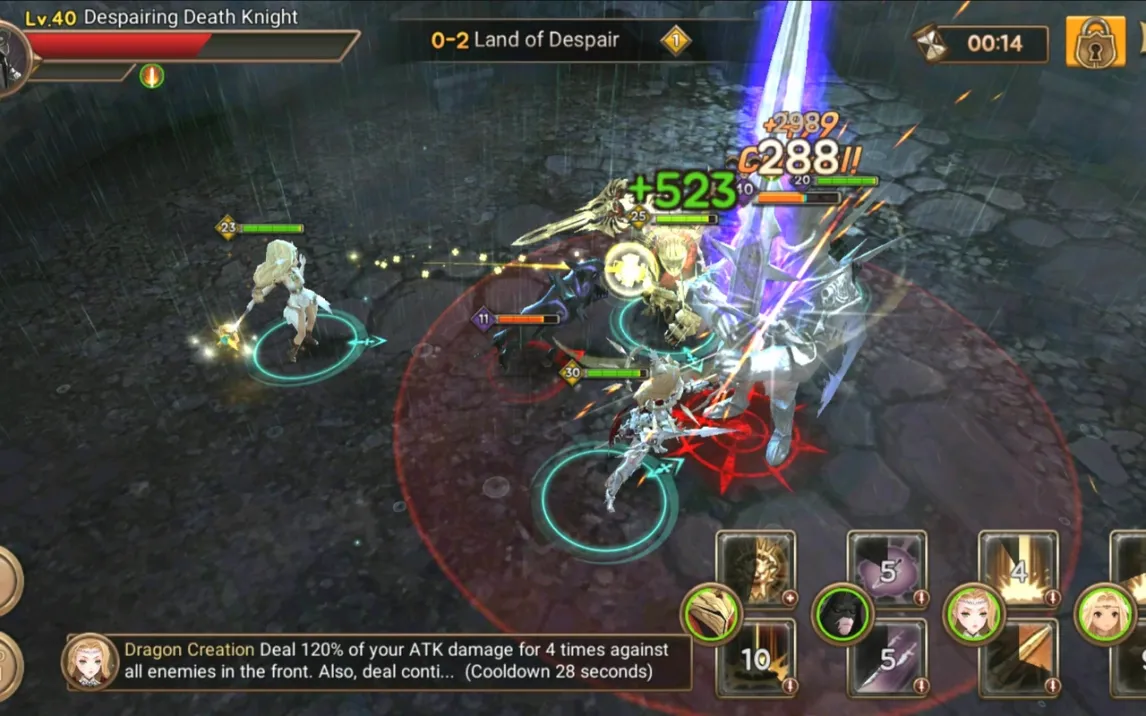Tap the skill showing cooldown 10

pyautogui.click(x=756, y=658)
